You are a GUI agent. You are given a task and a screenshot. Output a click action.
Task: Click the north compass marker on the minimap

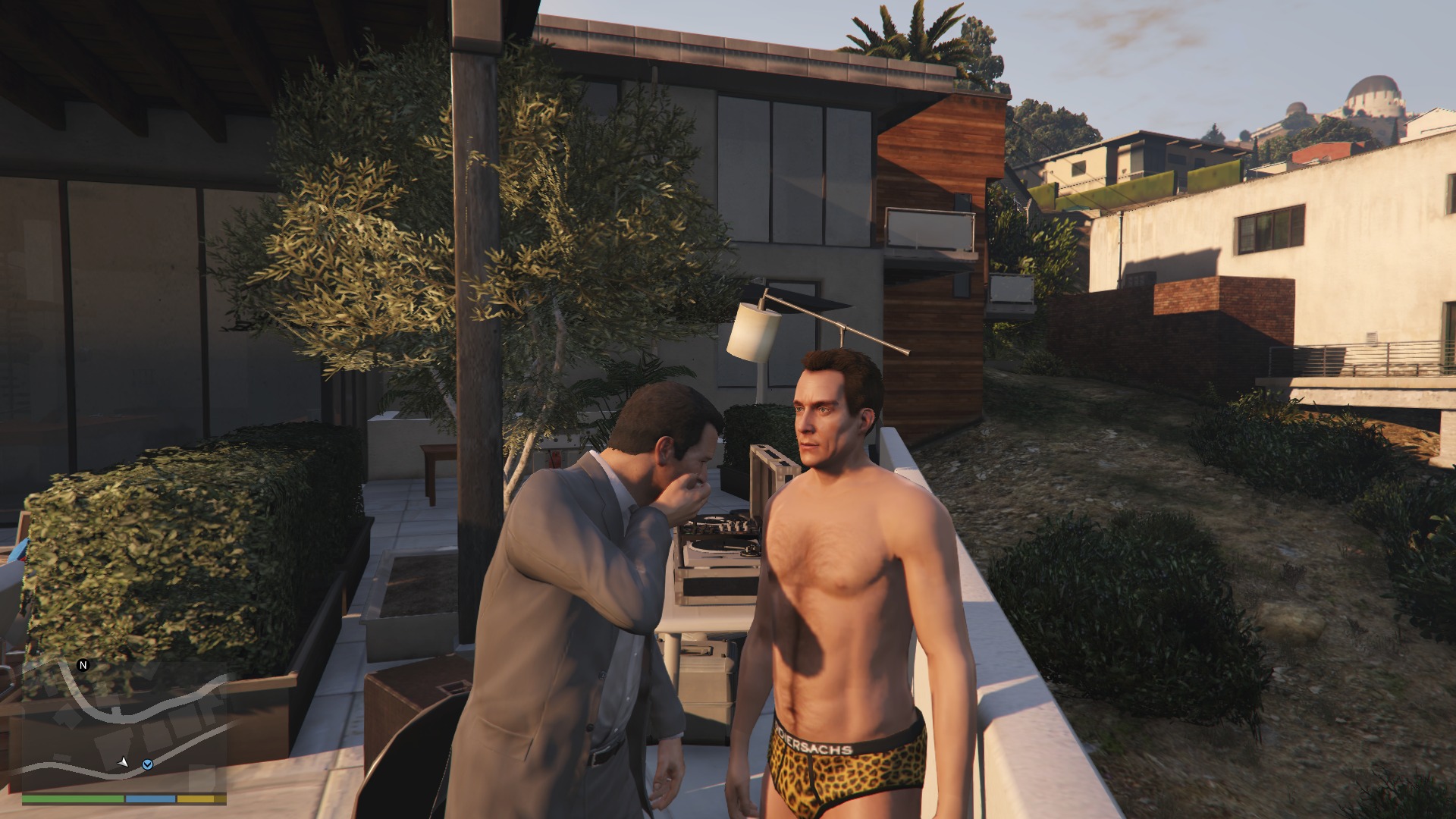pyautogui.click(x=83, y=665)
